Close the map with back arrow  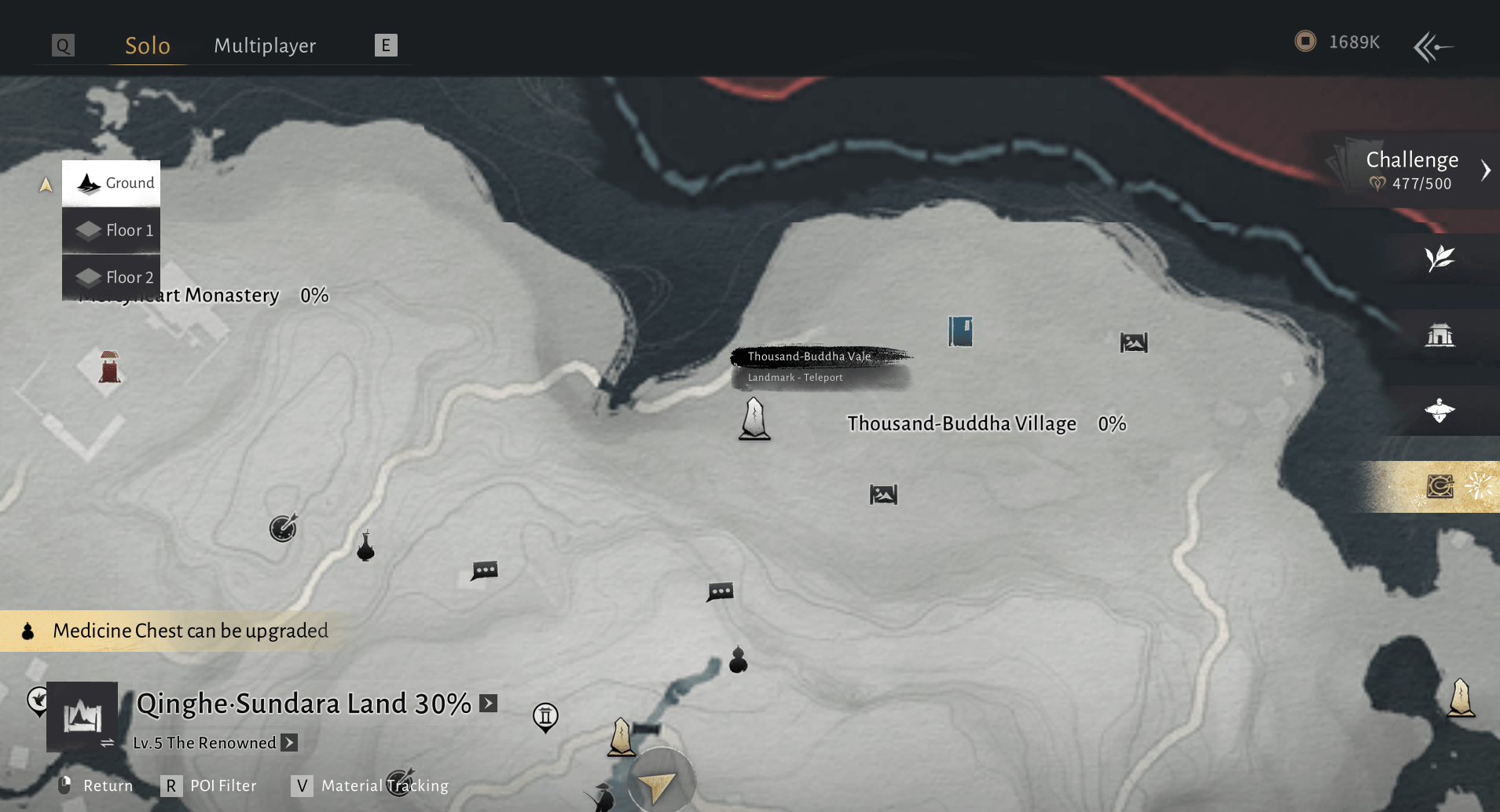(1432, 46)
